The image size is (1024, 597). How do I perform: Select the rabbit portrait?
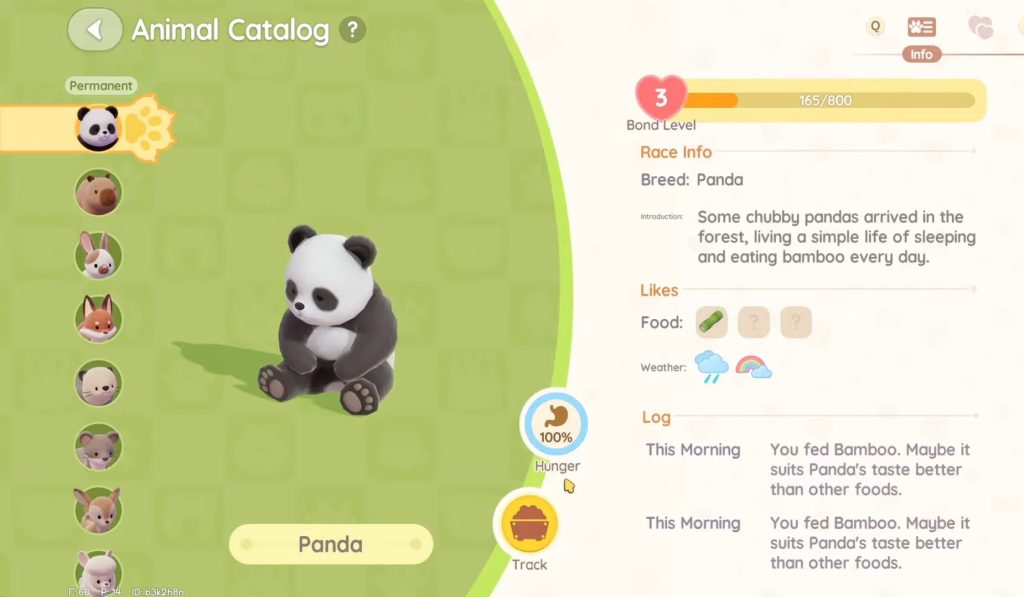[98, 255]
